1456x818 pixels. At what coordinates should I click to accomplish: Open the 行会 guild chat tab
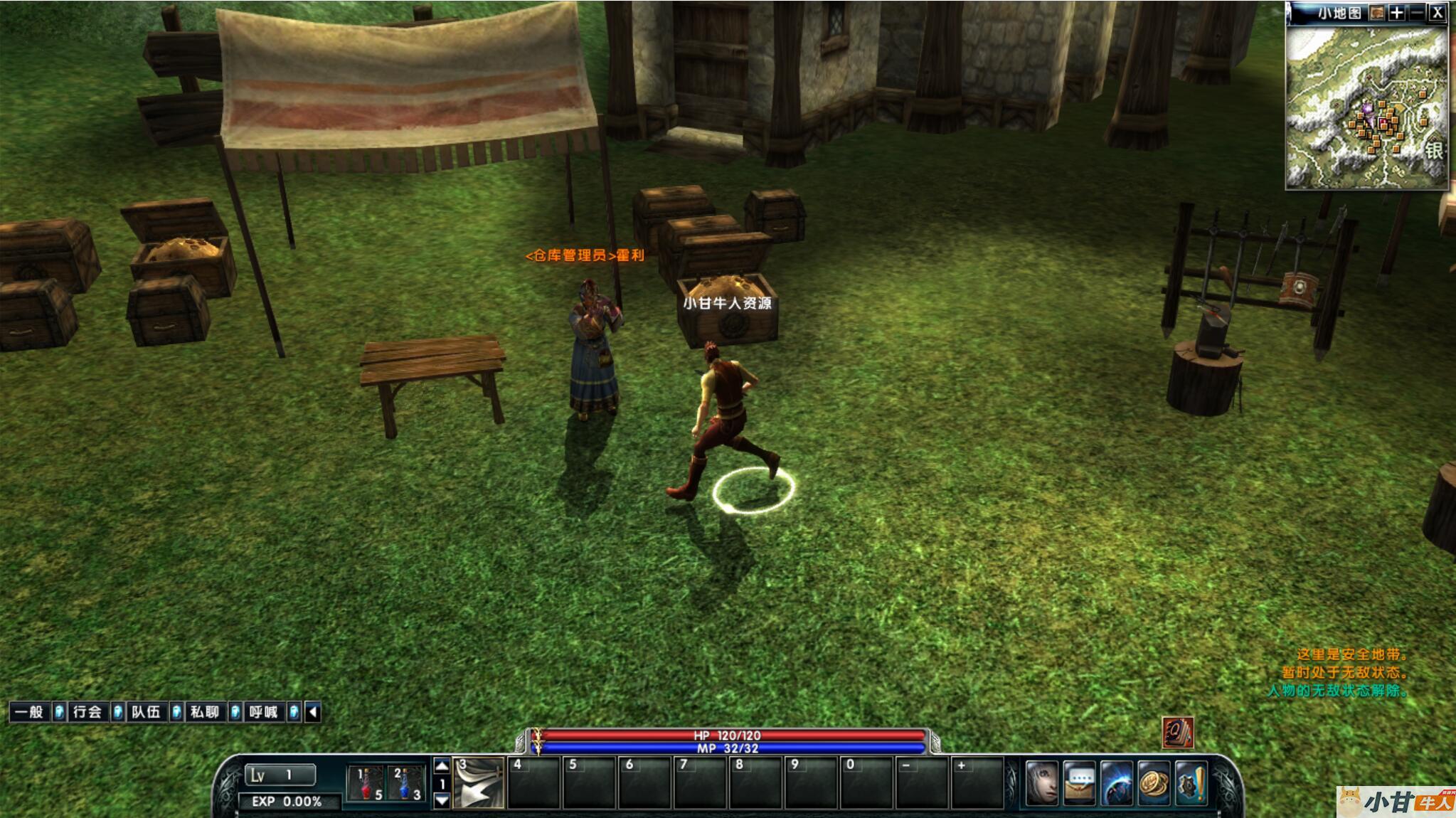[87, 712]
